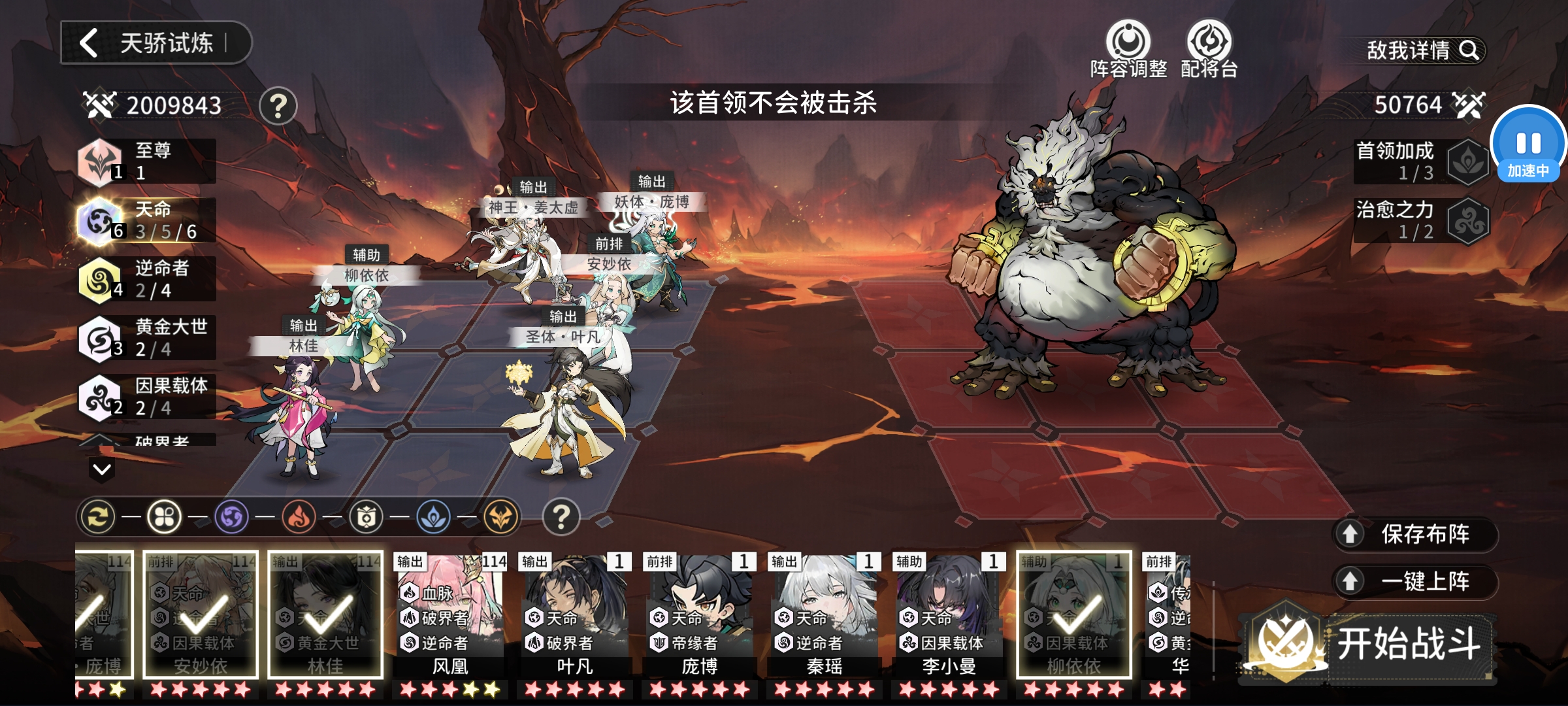Expand the bond list down arrow
1568x706 pixels.
pos(102,469)
